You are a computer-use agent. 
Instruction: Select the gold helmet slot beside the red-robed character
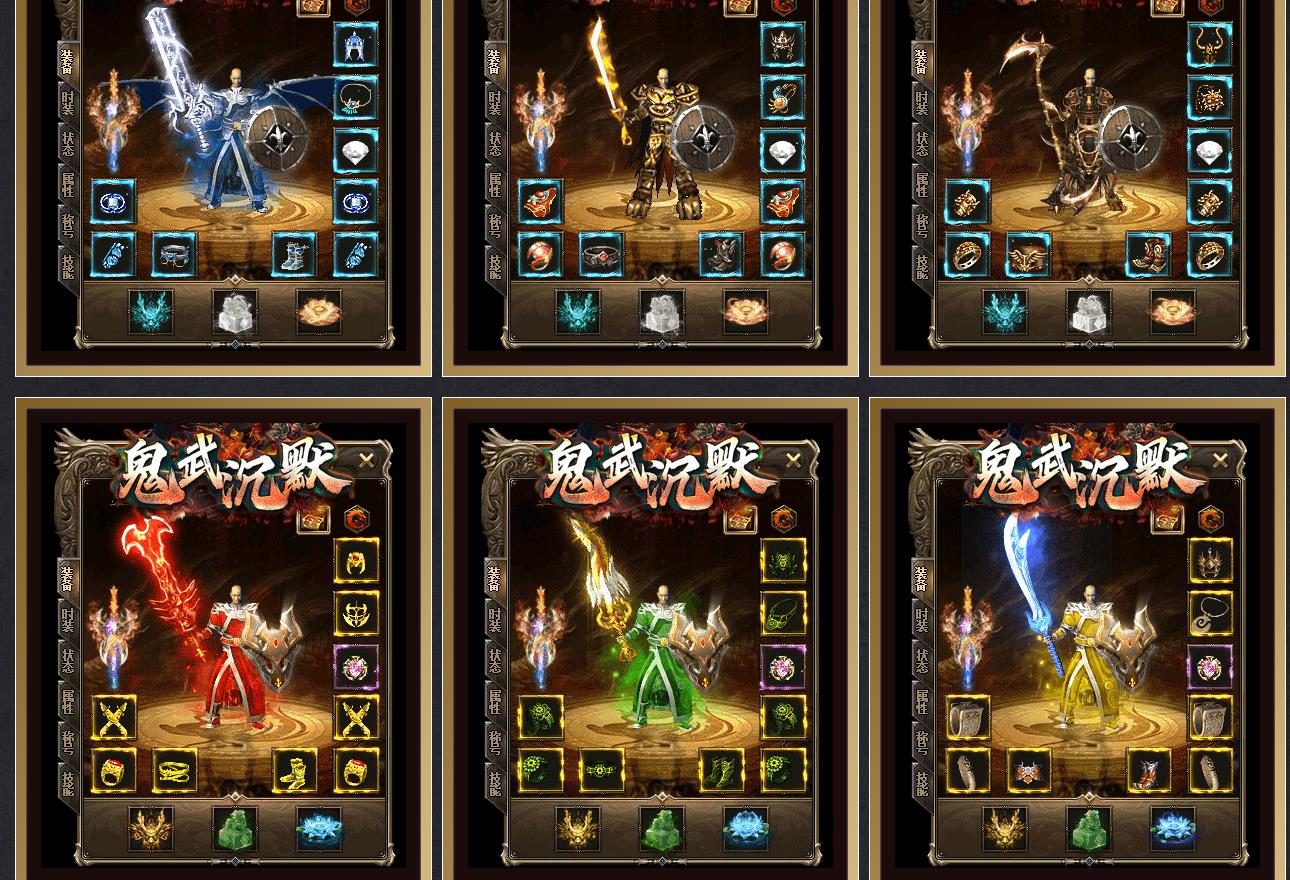356,562
